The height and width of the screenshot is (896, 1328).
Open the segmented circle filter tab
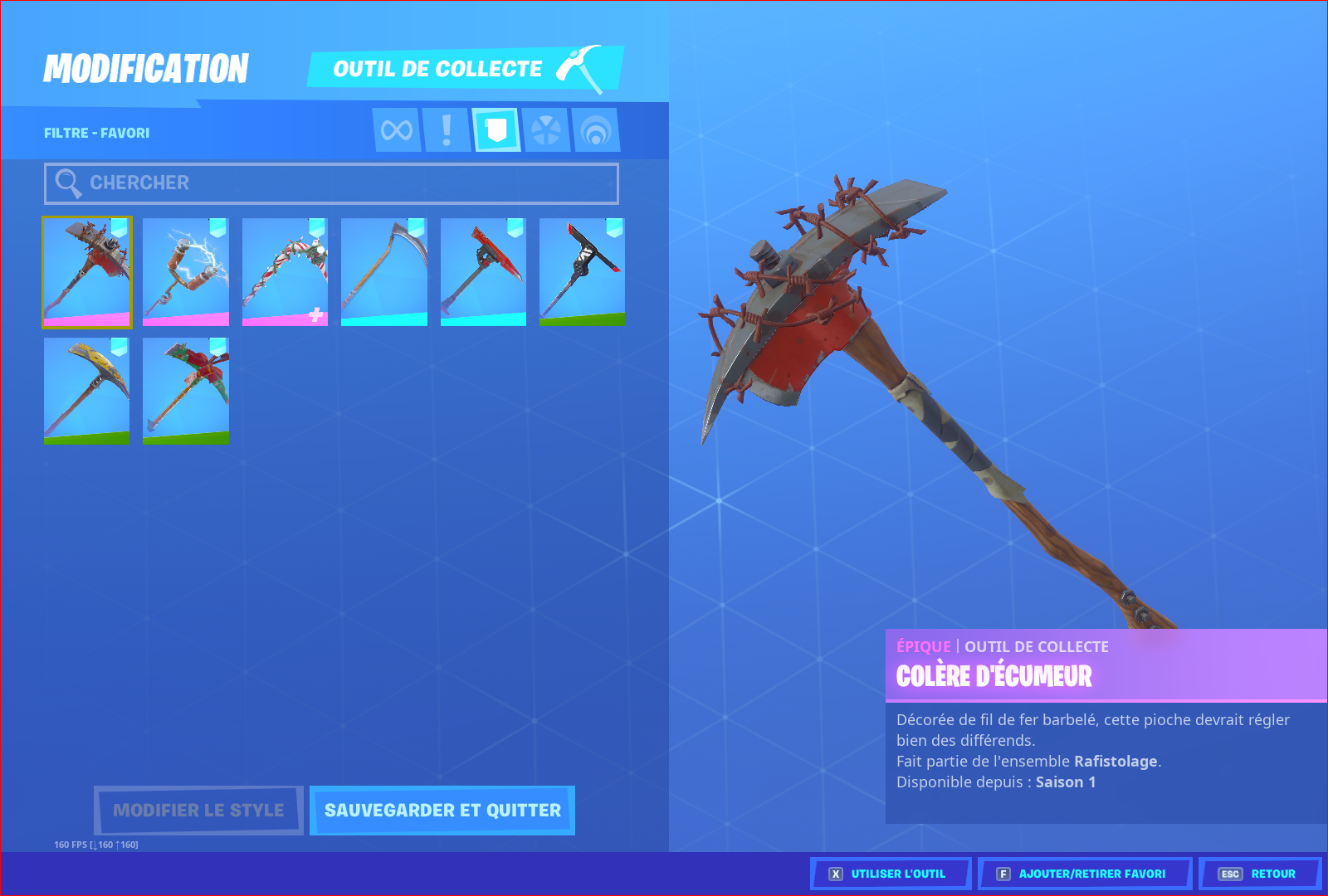(546, 130)
